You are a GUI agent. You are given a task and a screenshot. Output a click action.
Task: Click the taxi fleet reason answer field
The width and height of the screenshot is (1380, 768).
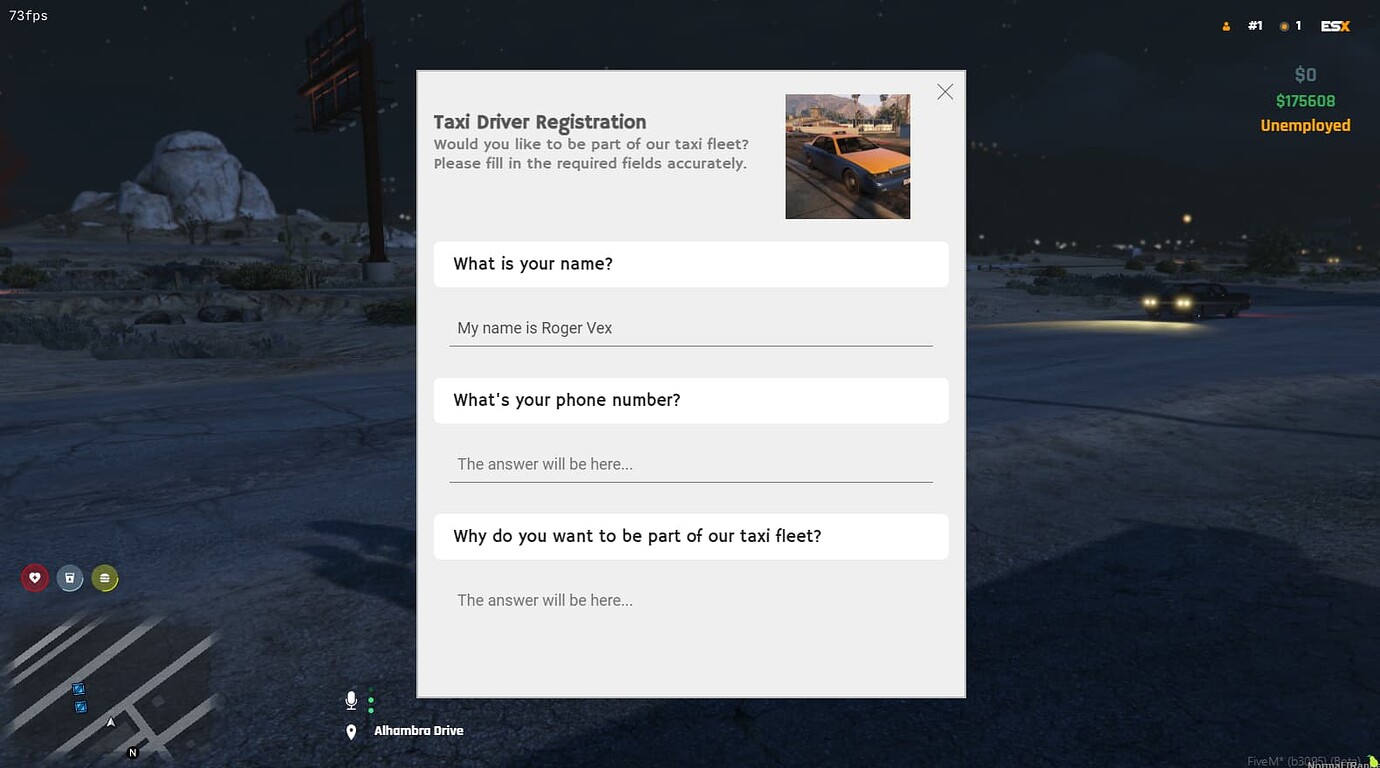click(691, 600)
